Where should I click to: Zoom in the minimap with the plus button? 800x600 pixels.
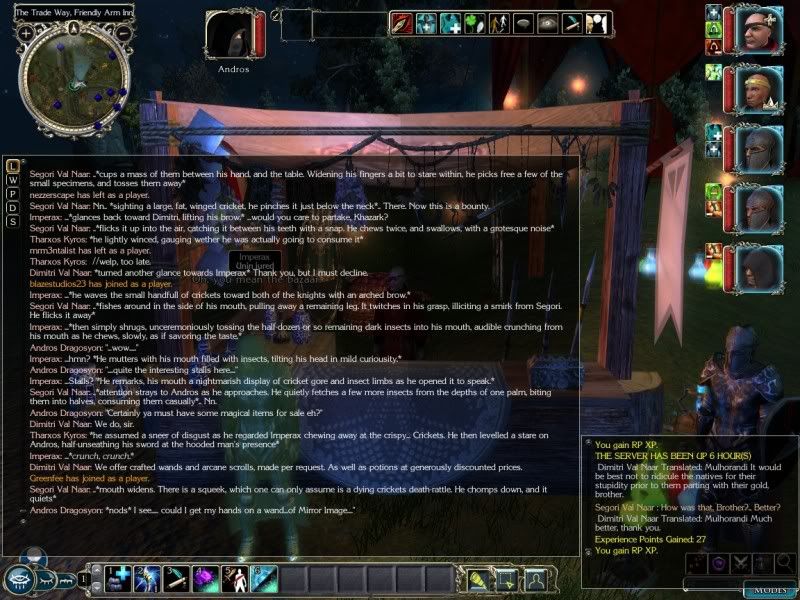point(26,33)
